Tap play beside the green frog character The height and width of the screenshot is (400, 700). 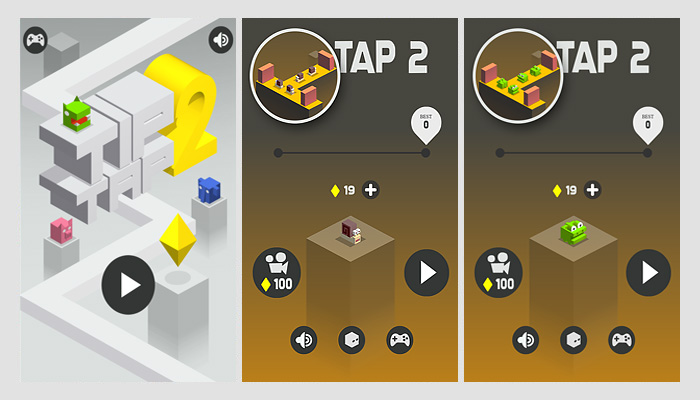649,271
